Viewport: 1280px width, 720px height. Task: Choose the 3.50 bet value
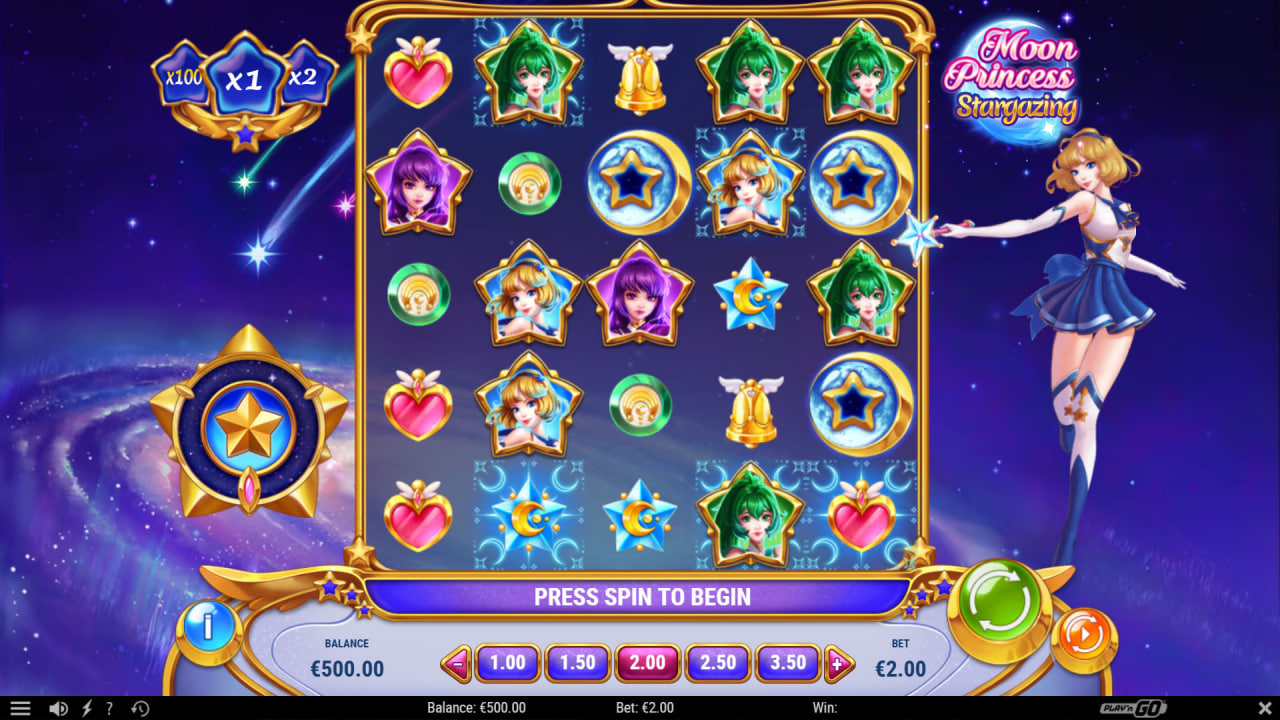tap(787, 662)
